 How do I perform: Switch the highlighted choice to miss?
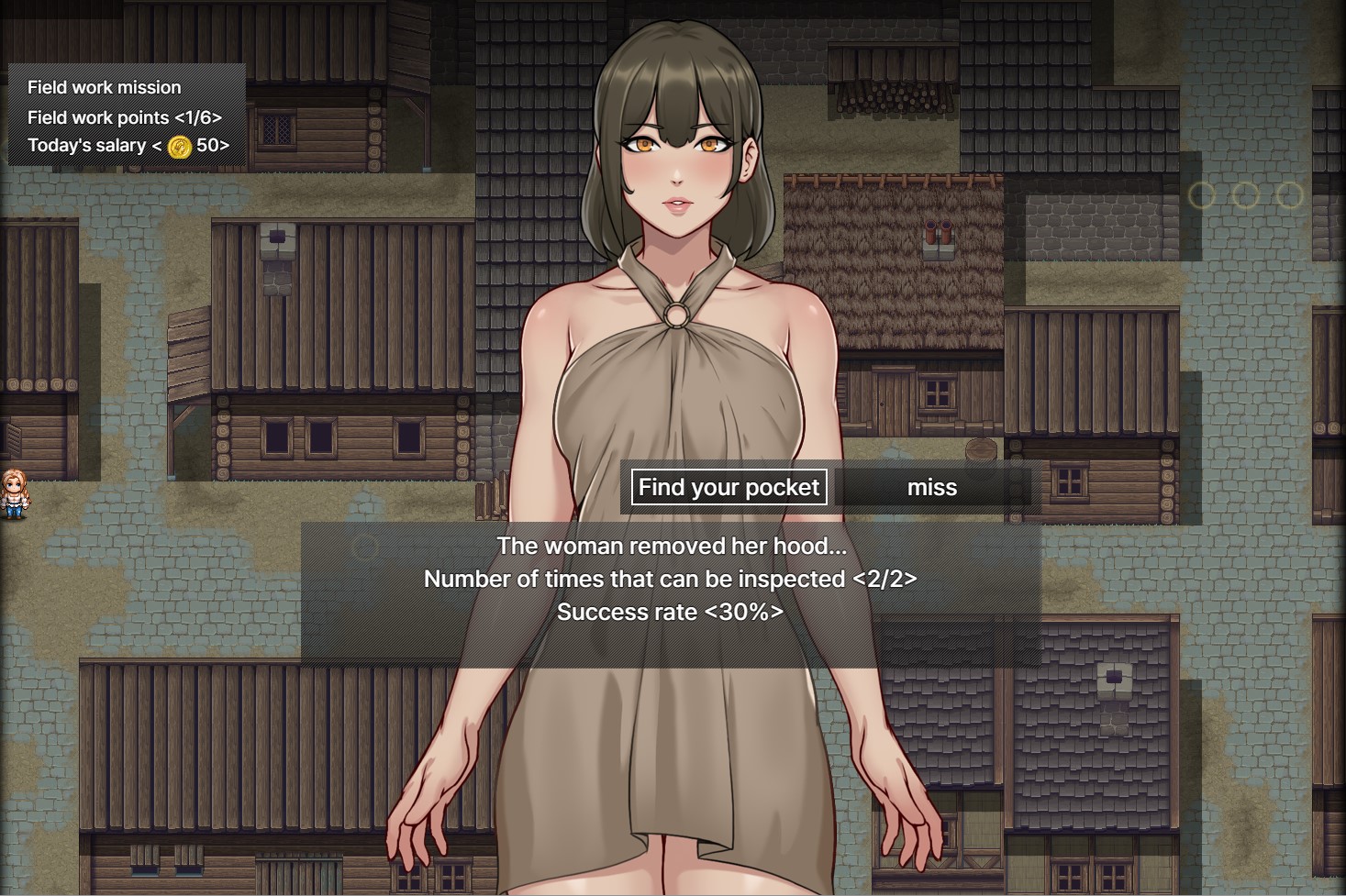(x=932, y=487)
